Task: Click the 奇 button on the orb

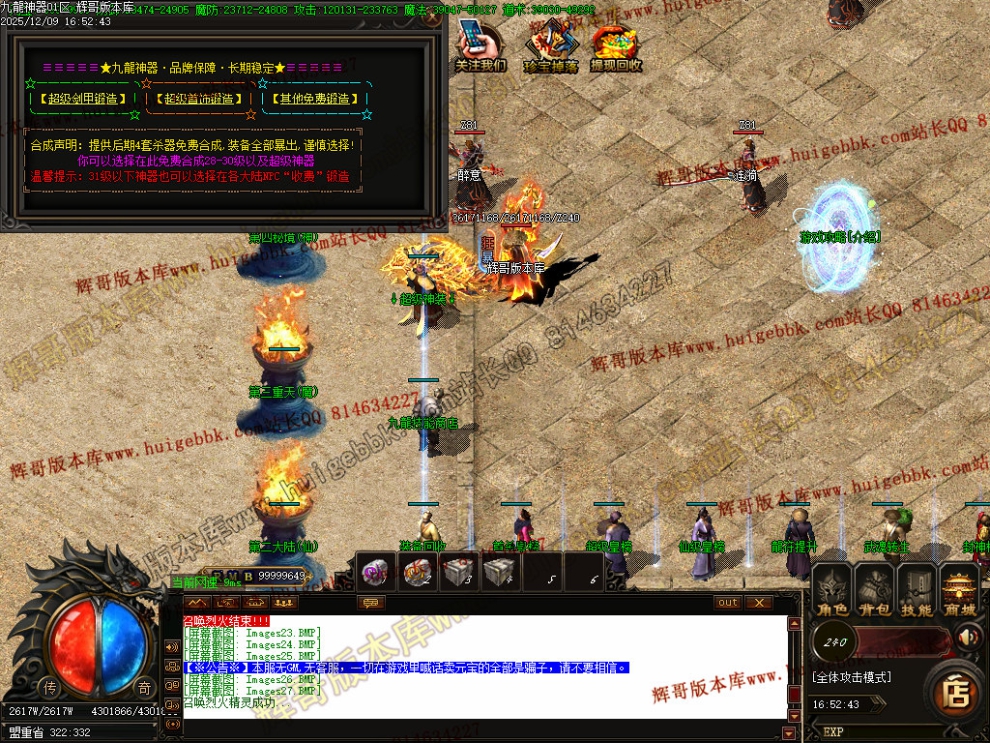Action: coord(143,687)
